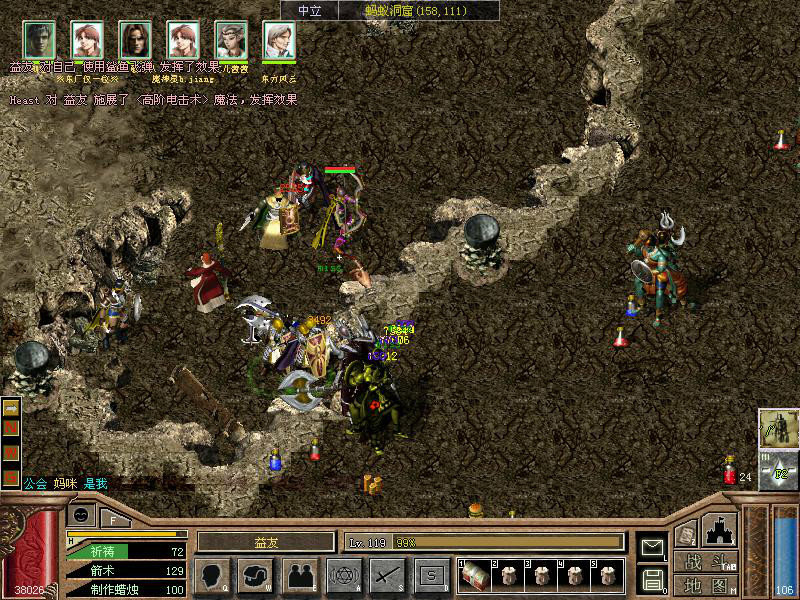This screenshot has height=600, width=800.
Task: Select the 东方风云 party portrait
Action: [279, 40]
